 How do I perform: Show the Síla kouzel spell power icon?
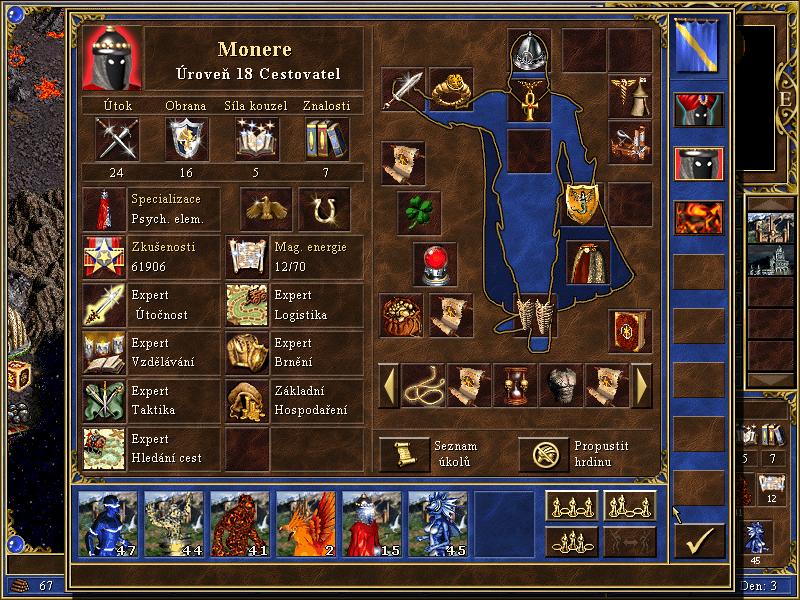tap(256, 139)
